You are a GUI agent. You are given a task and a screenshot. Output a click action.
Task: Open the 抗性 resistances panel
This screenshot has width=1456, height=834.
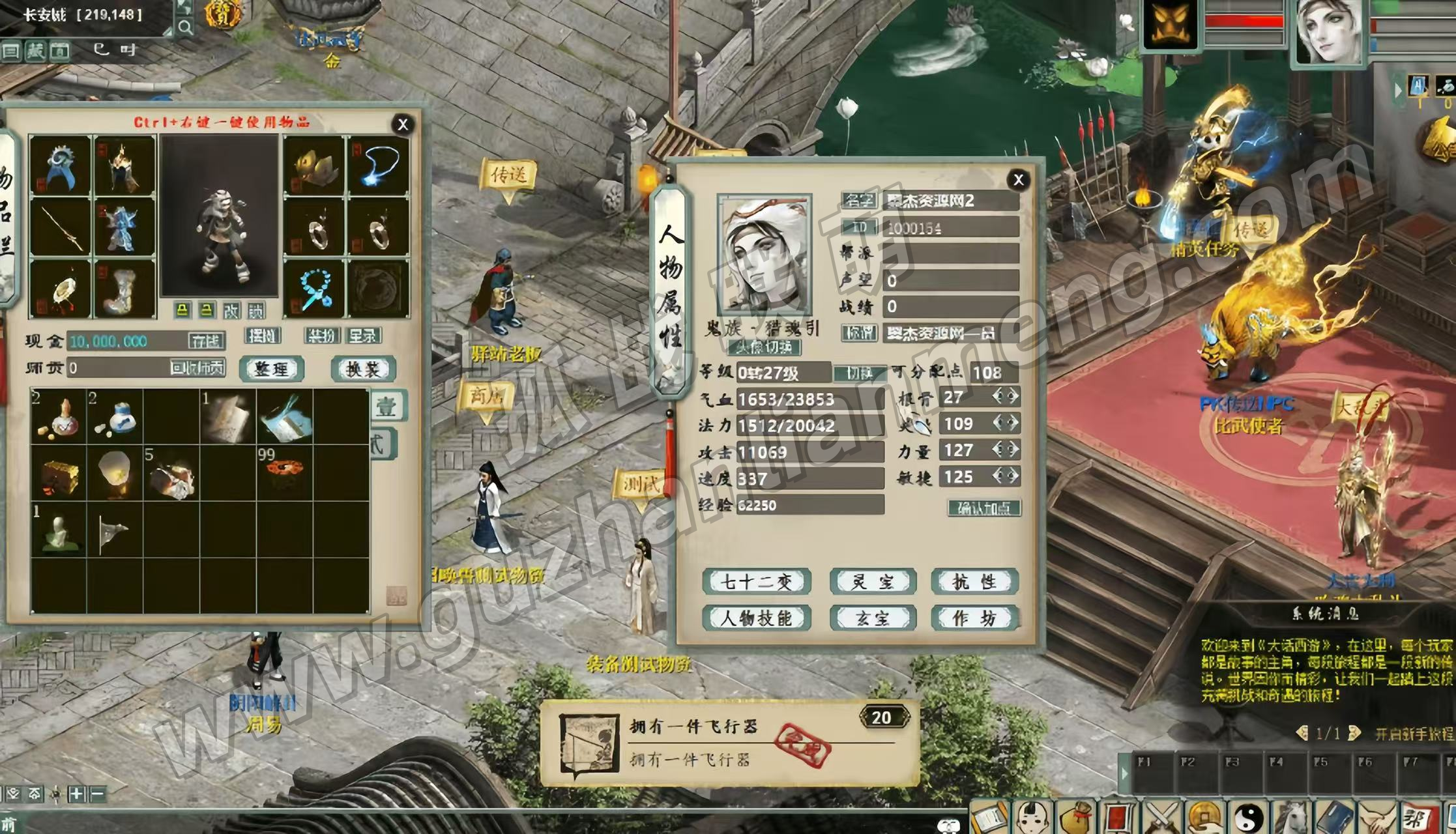click(974, 582)
